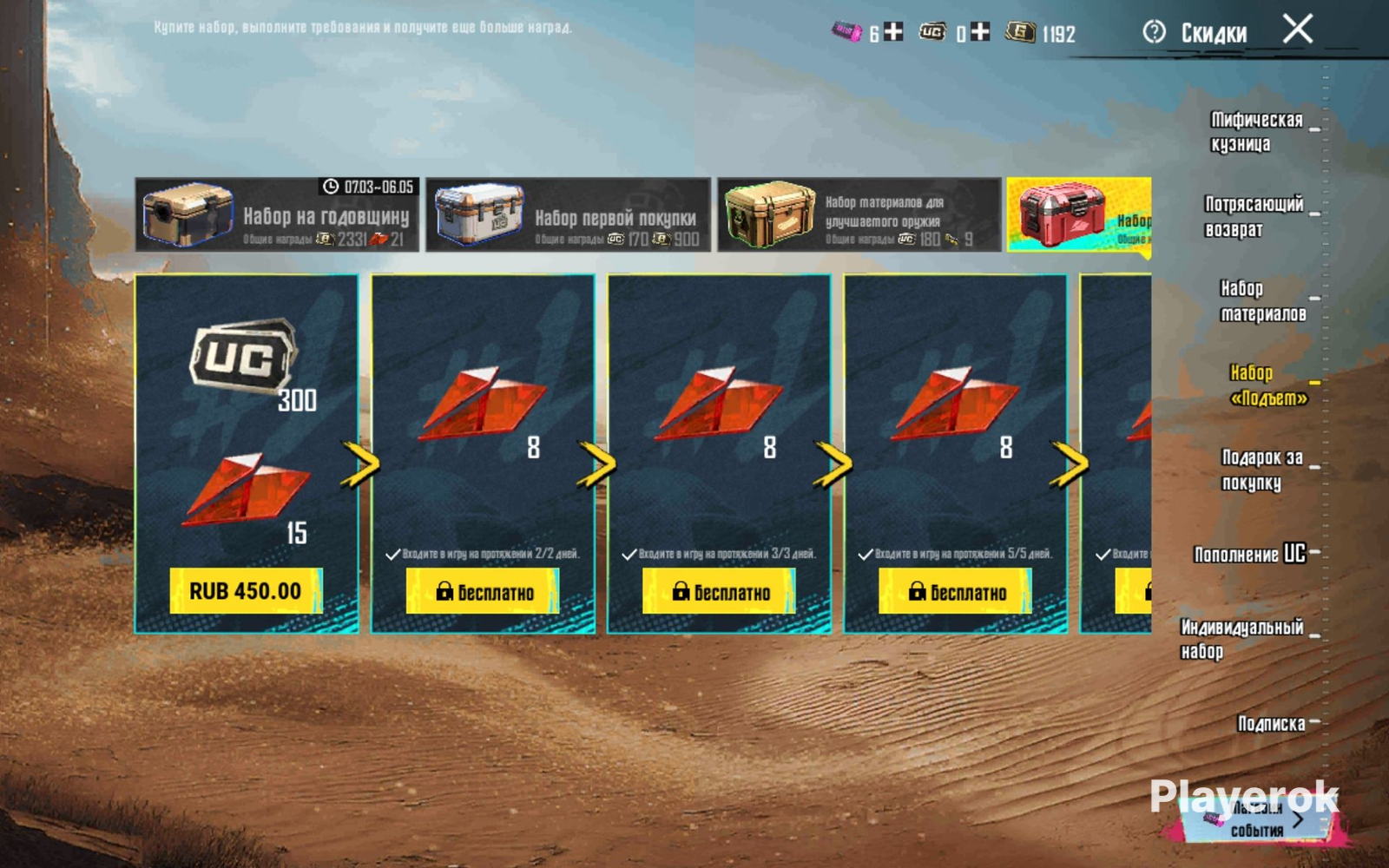The width and height of the screenshot is (1389, 868).
Task: Select the anniversary bundle tab
Action: click(x=277, y=214)
